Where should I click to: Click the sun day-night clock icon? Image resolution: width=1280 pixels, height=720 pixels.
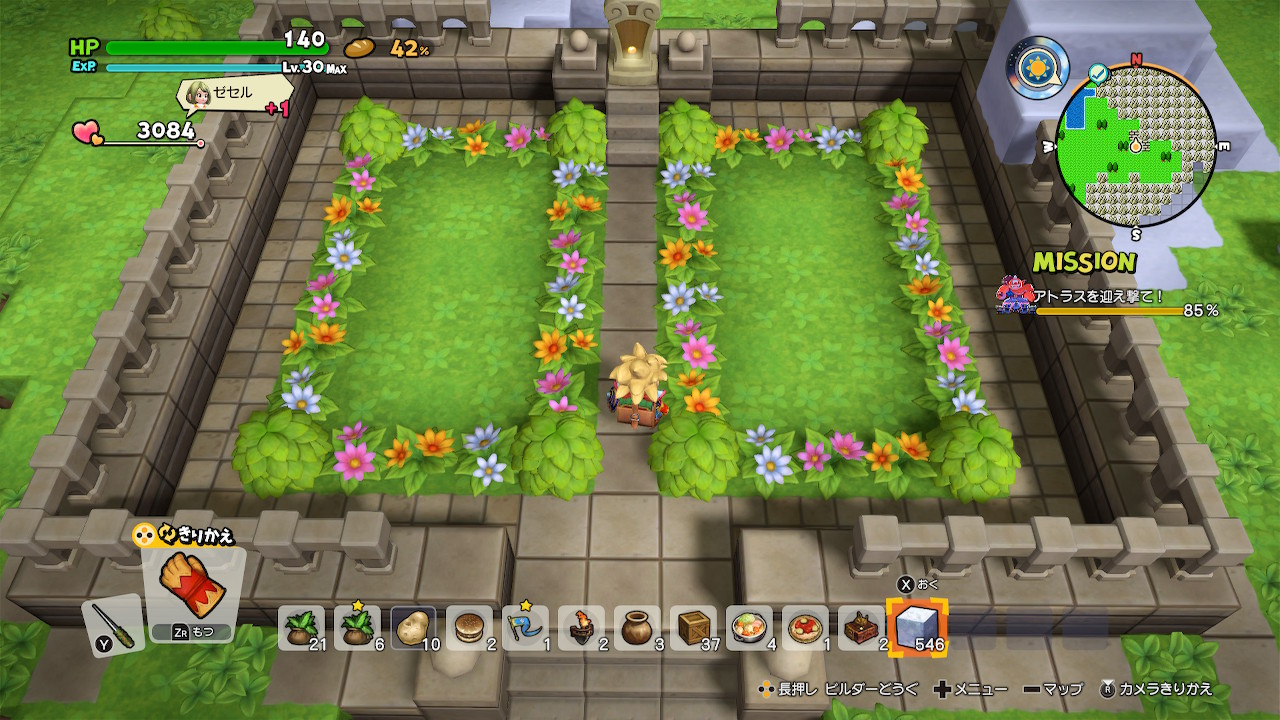point(1037,68)
